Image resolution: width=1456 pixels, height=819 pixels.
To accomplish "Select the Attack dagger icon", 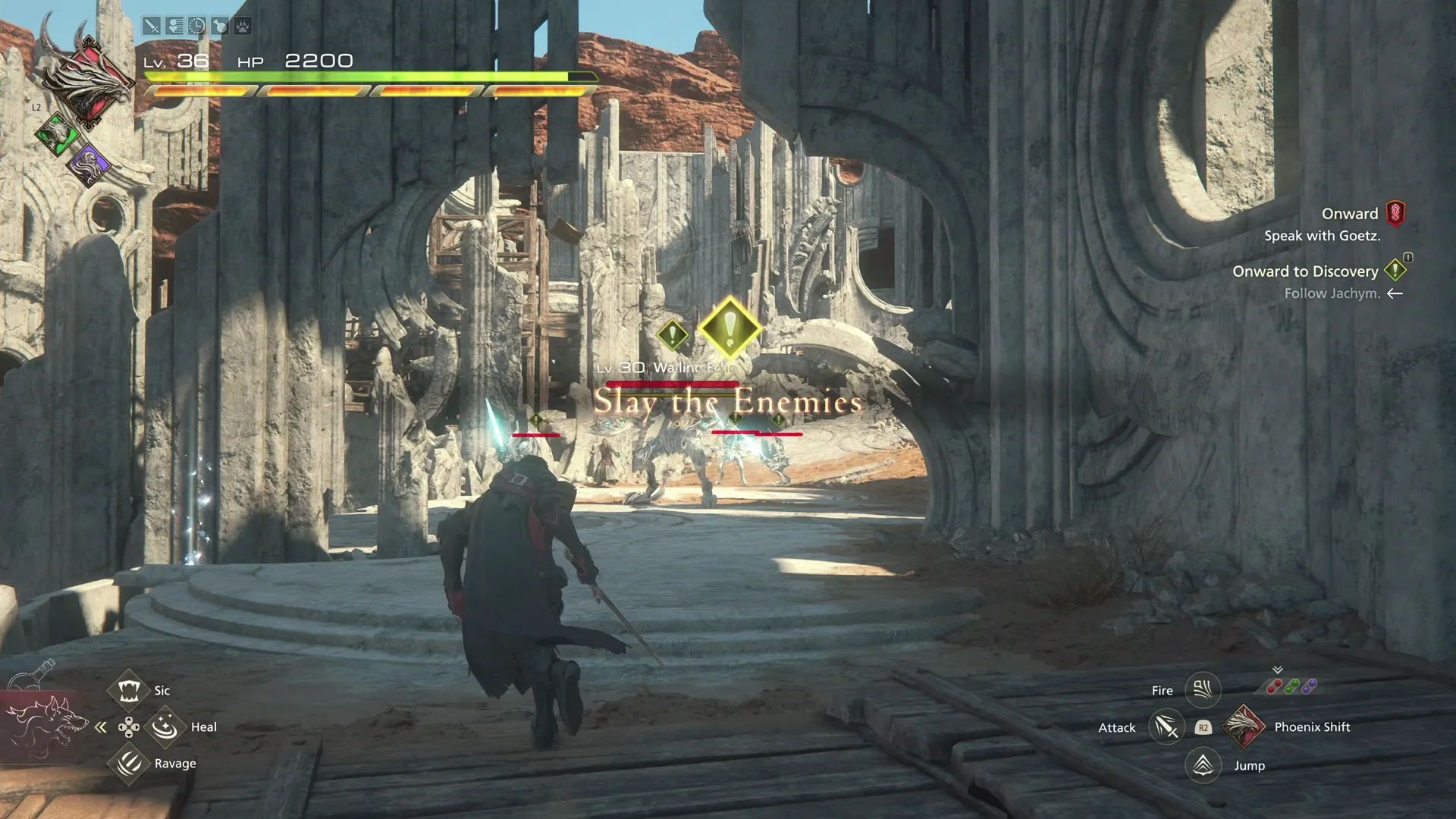I will [1166, 726].
